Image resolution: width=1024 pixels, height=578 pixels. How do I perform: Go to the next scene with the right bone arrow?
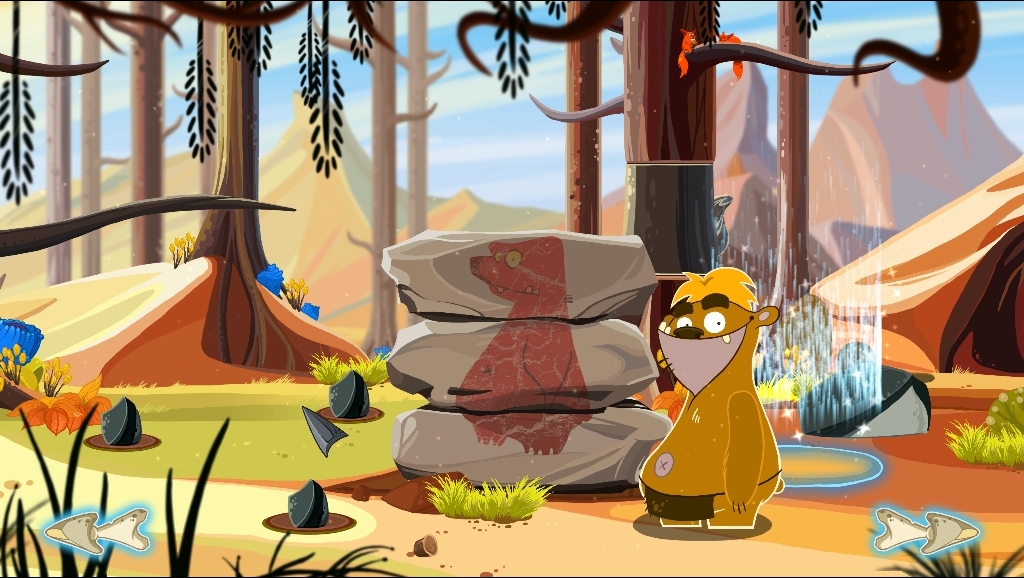(x=925, y=530)
